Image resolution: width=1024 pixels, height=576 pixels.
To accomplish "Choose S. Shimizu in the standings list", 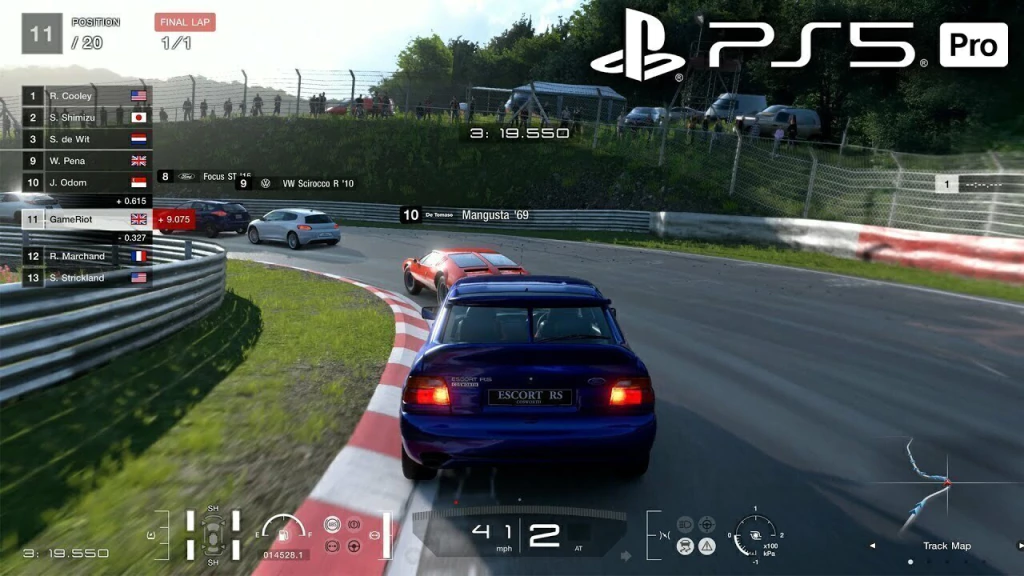I will [87, 117].
